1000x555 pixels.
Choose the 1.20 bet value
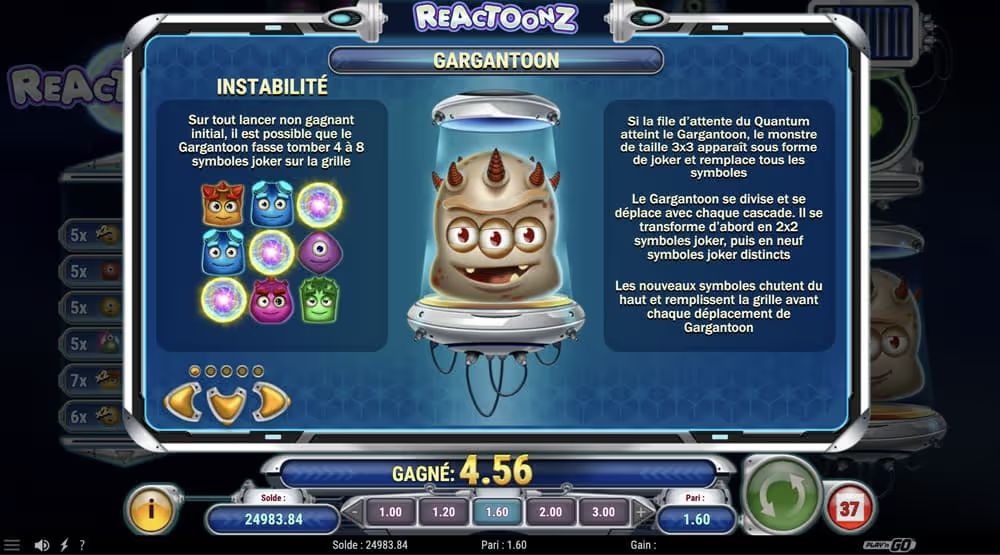(442, 513)
